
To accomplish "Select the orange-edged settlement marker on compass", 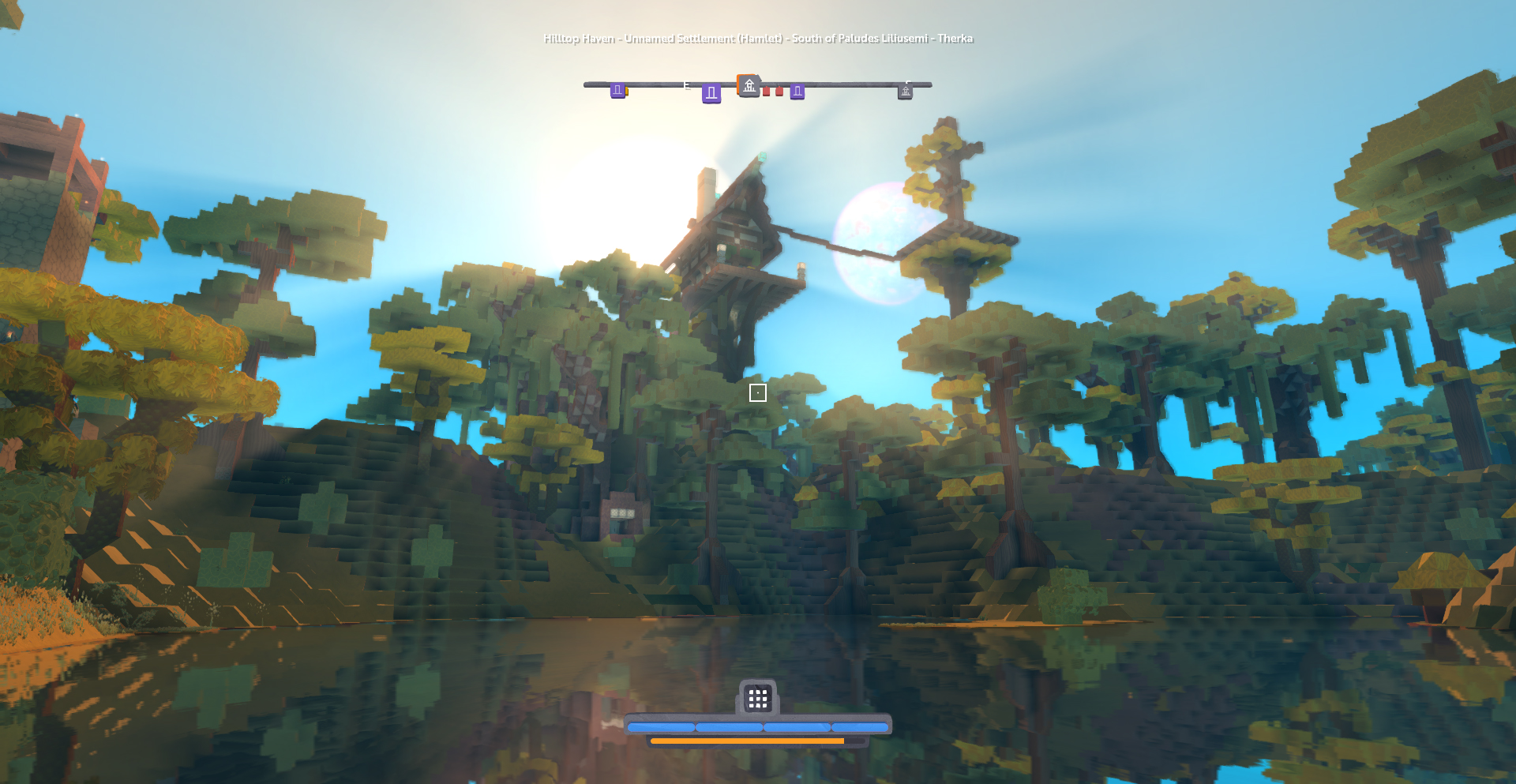I will pyautogui.click(x=749, y=85).
